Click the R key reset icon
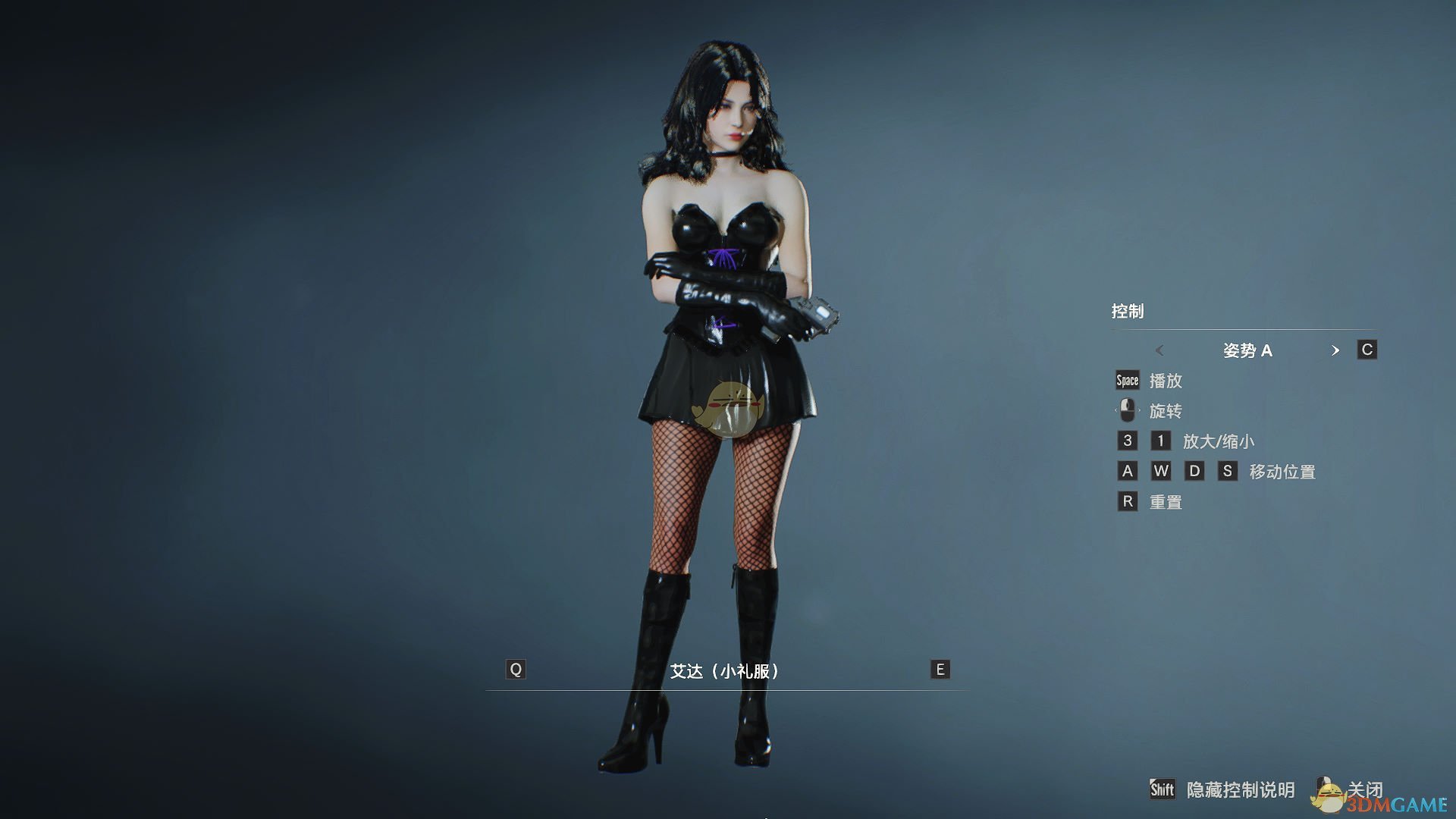The width and height of the screenshot is (1456, 819). pyautogui.click(x=1126, y=501)
